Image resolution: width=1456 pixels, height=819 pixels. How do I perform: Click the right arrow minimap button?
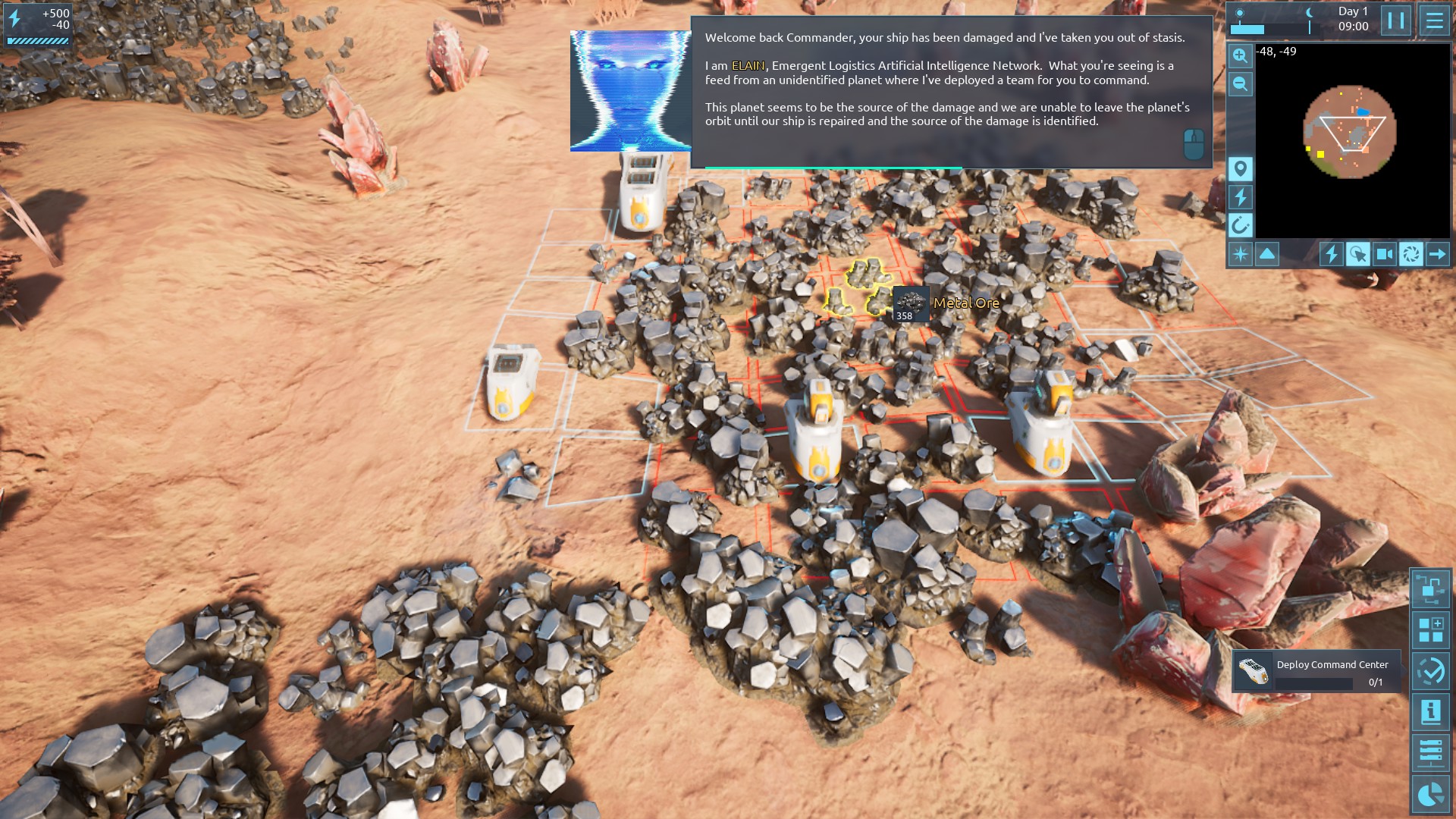1438,254
